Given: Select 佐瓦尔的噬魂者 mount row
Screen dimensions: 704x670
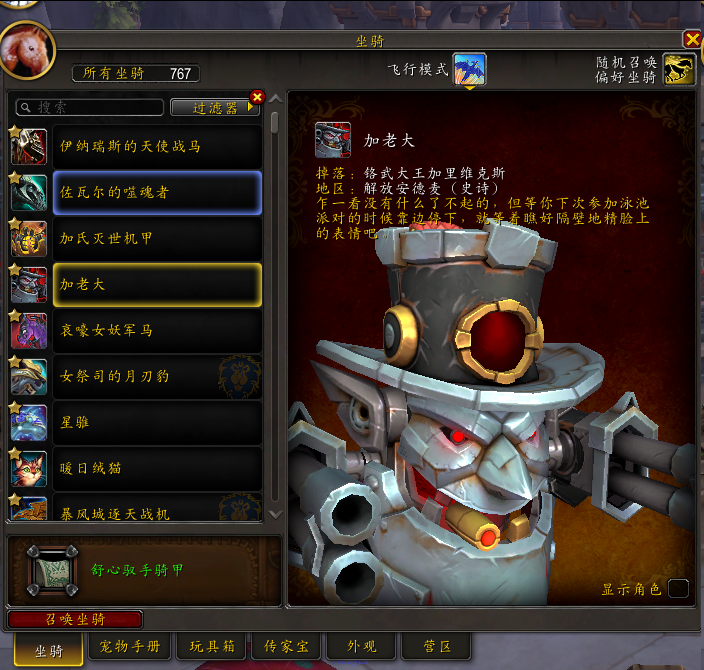Looking at the screenshot, I should pyautogui.click(x=156, y=192).
